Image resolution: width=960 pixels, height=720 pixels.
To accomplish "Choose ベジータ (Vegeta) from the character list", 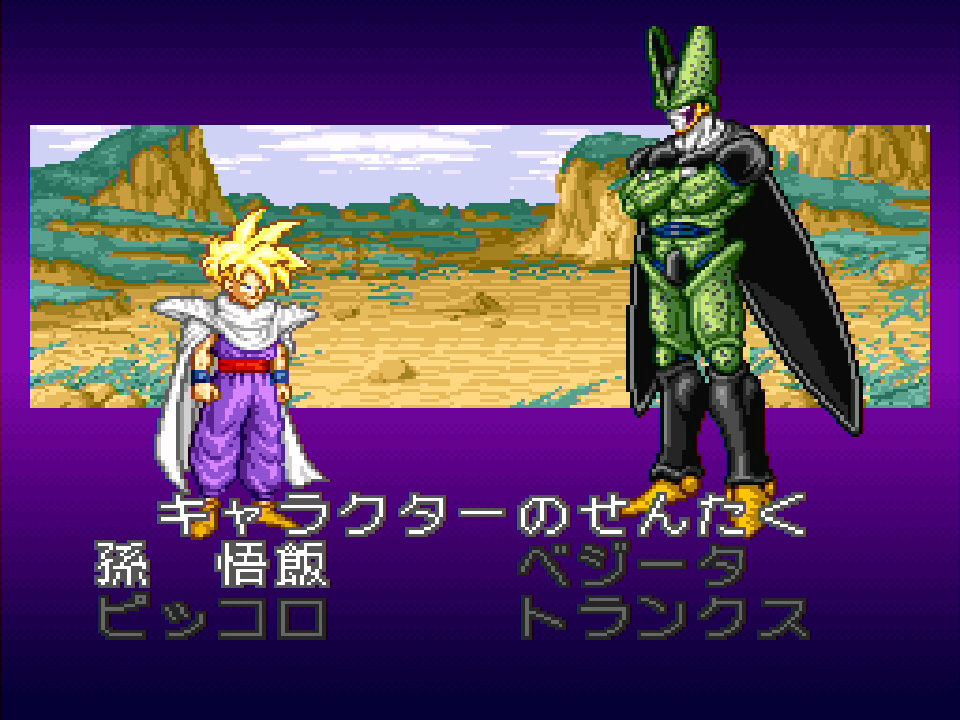I will point(632,568).
